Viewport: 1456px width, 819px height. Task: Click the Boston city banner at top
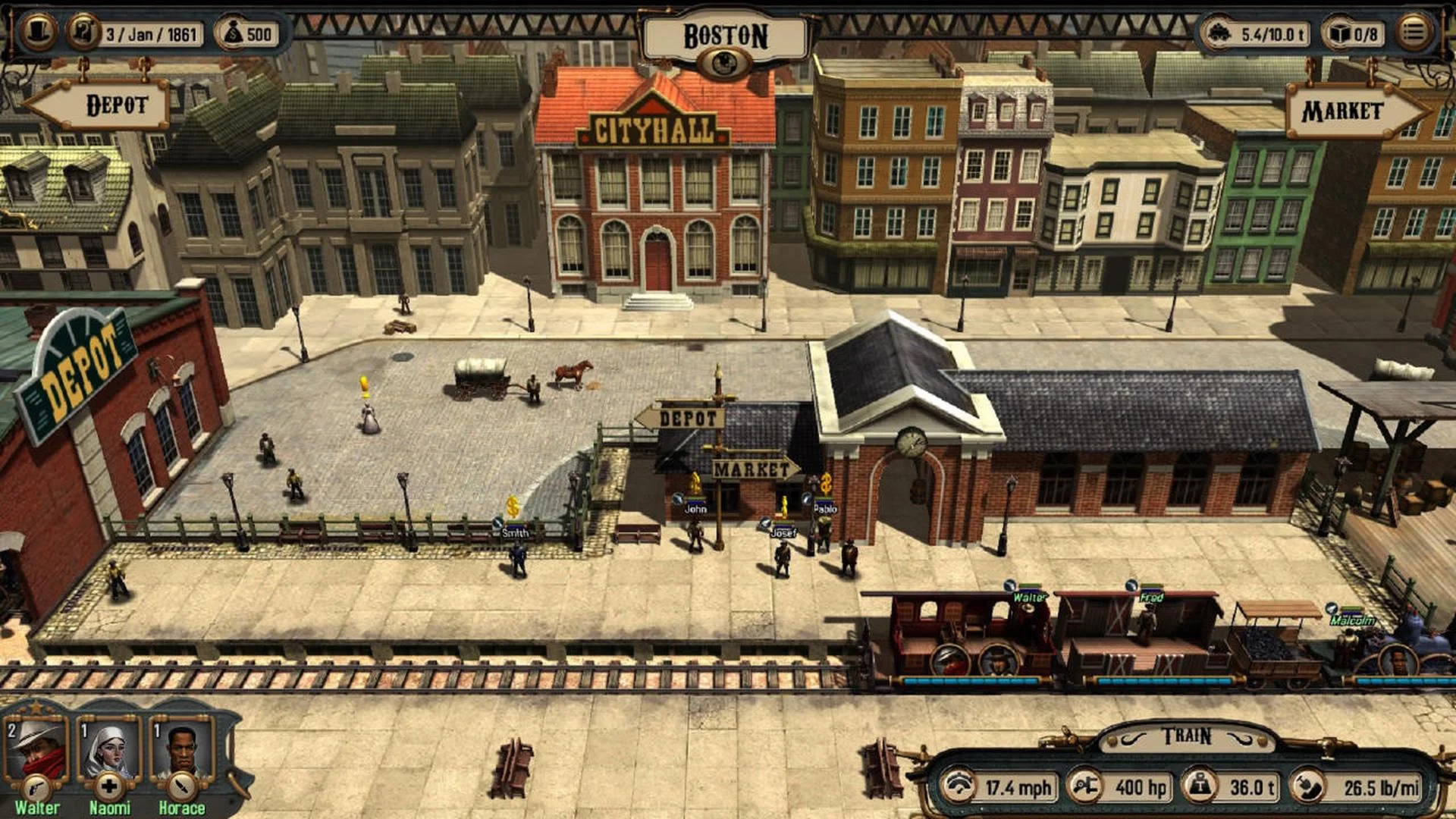[726, 32]
